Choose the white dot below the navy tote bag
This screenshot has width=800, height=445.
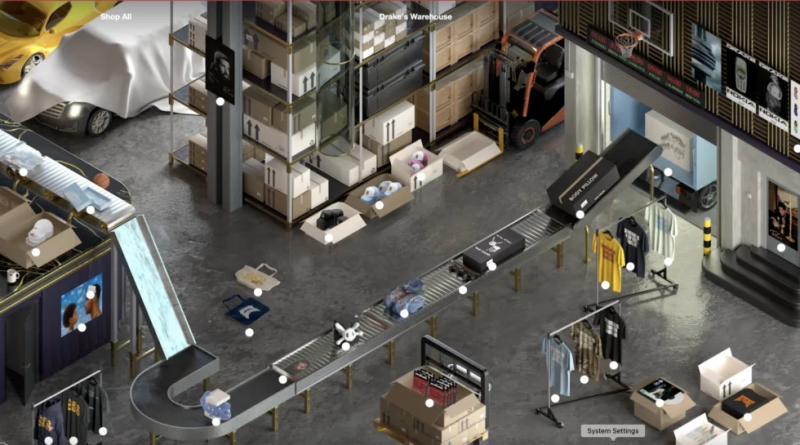click(x=249, y=332)
